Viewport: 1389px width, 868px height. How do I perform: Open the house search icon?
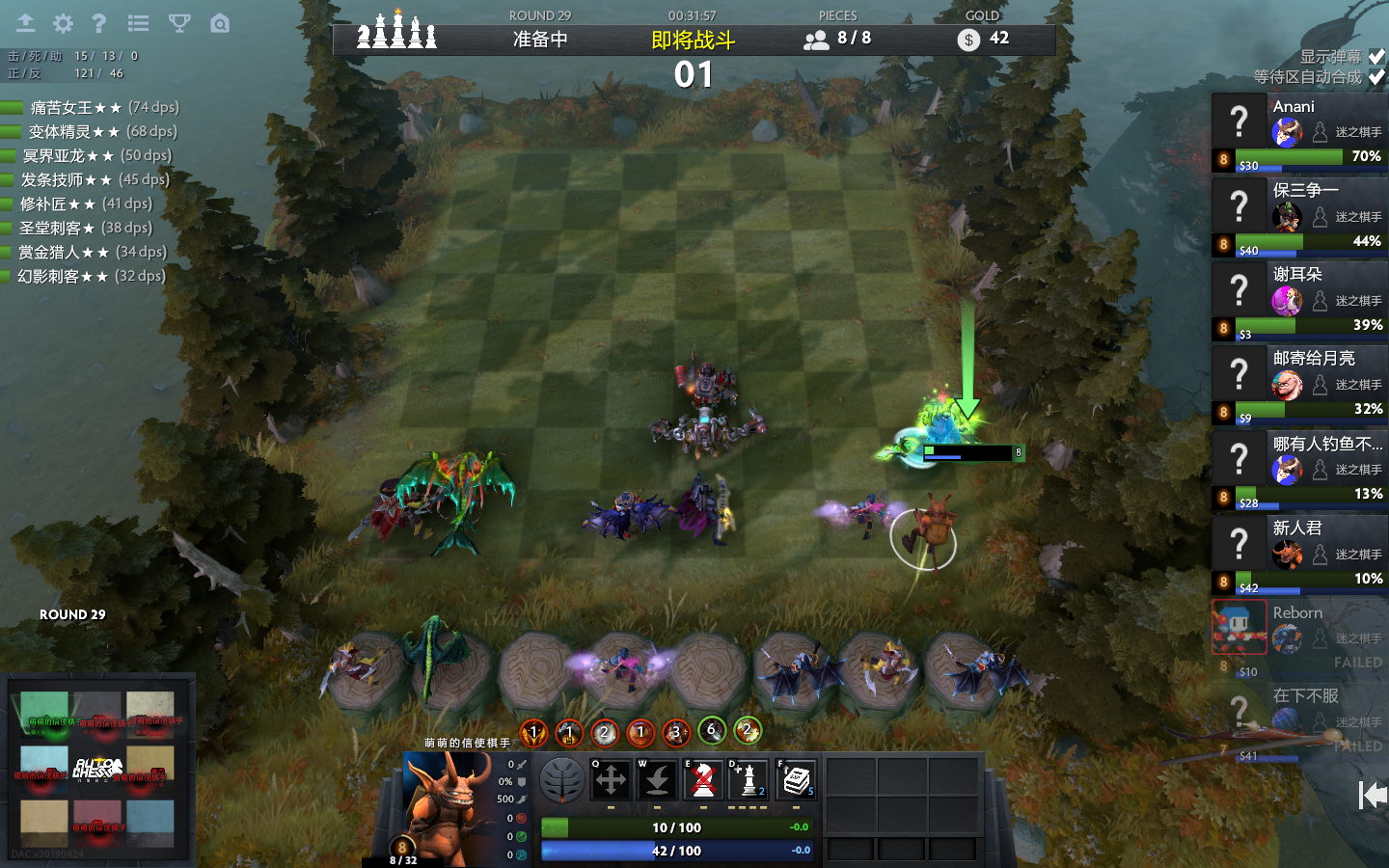click(220, 23)
